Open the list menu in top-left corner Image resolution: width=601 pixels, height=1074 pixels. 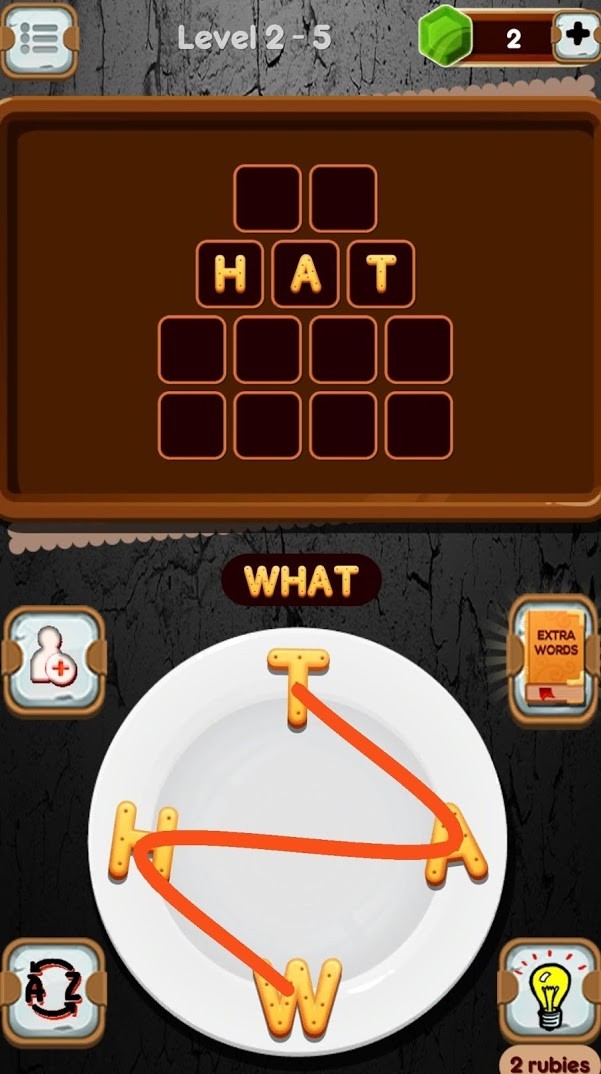[x=39, y=40]
